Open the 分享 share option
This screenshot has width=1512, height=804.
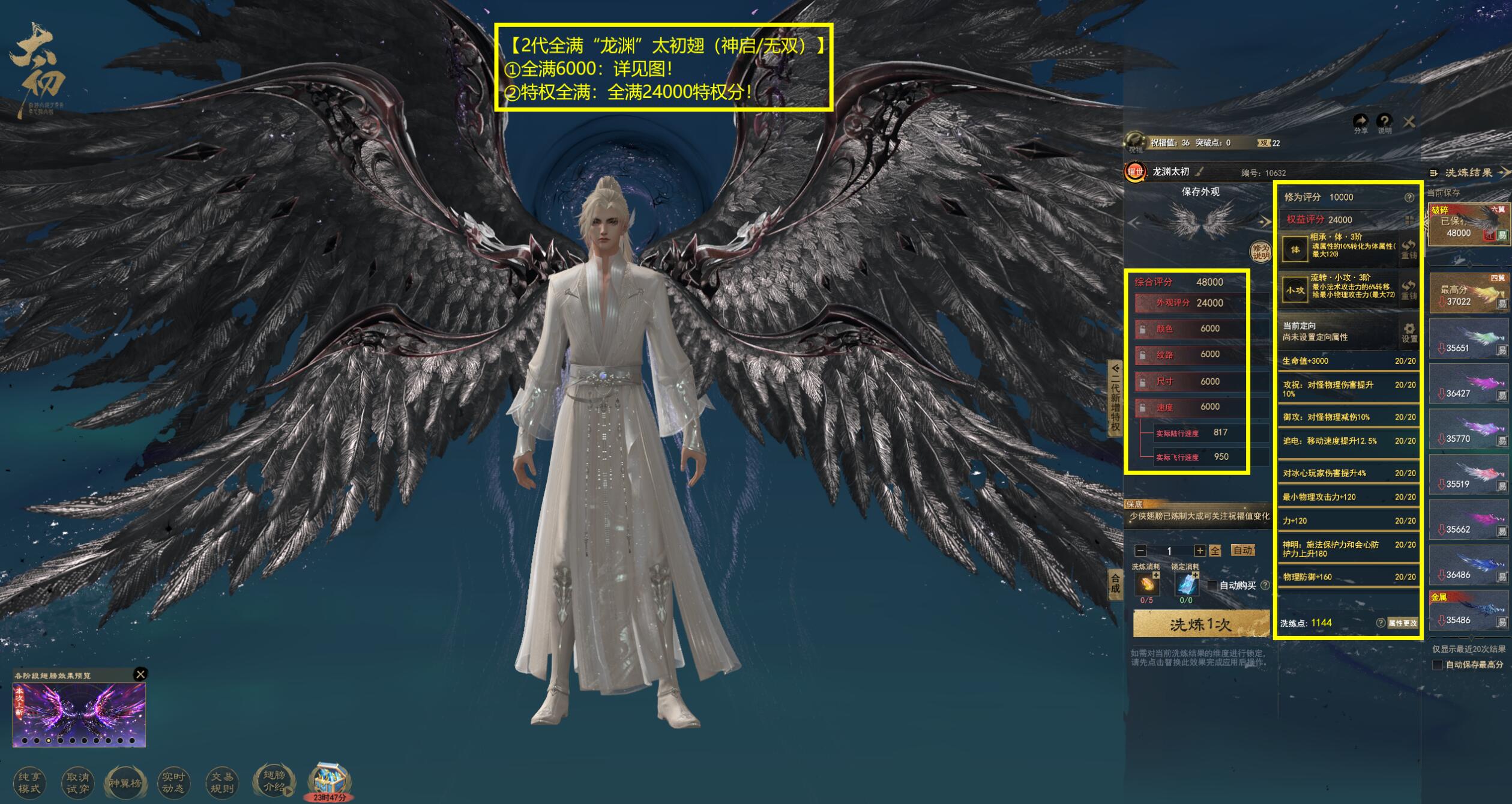[1361, 123]
